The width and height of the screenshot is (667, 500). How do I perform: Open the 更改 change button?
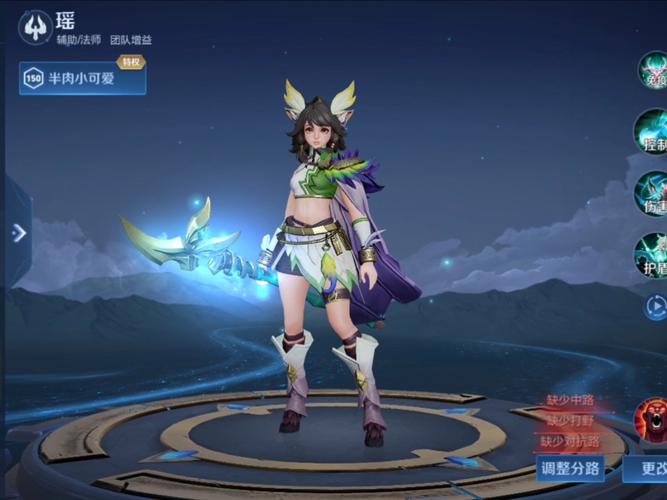click(650, 467)
